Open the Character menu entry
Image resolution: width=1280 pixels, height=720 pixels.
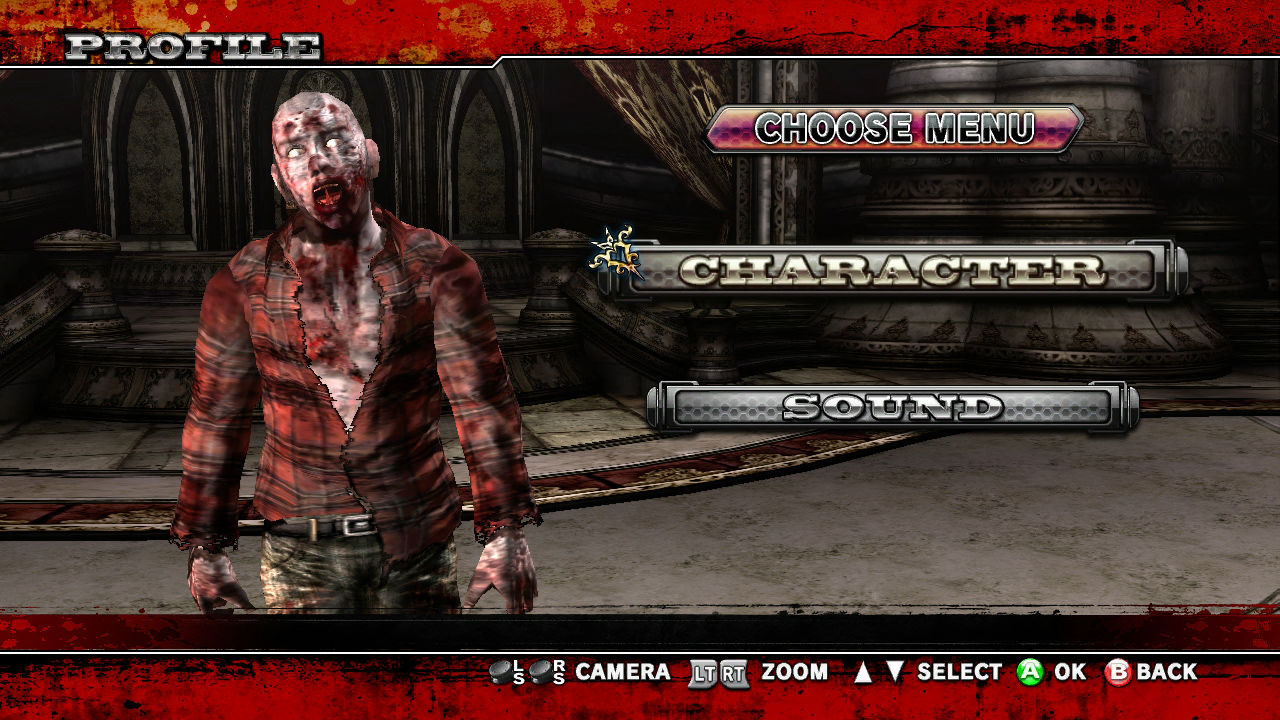892,270
